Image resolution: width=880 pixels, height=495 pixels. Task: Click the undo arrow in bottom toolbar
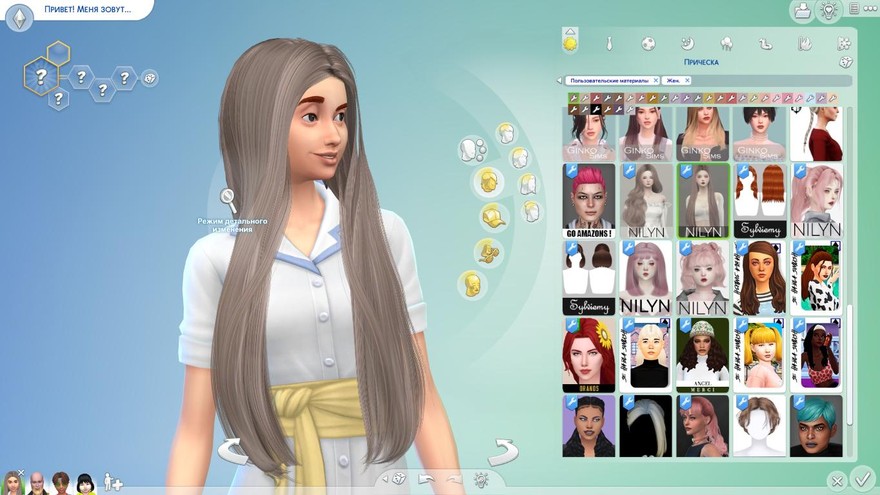pos(427,479)
